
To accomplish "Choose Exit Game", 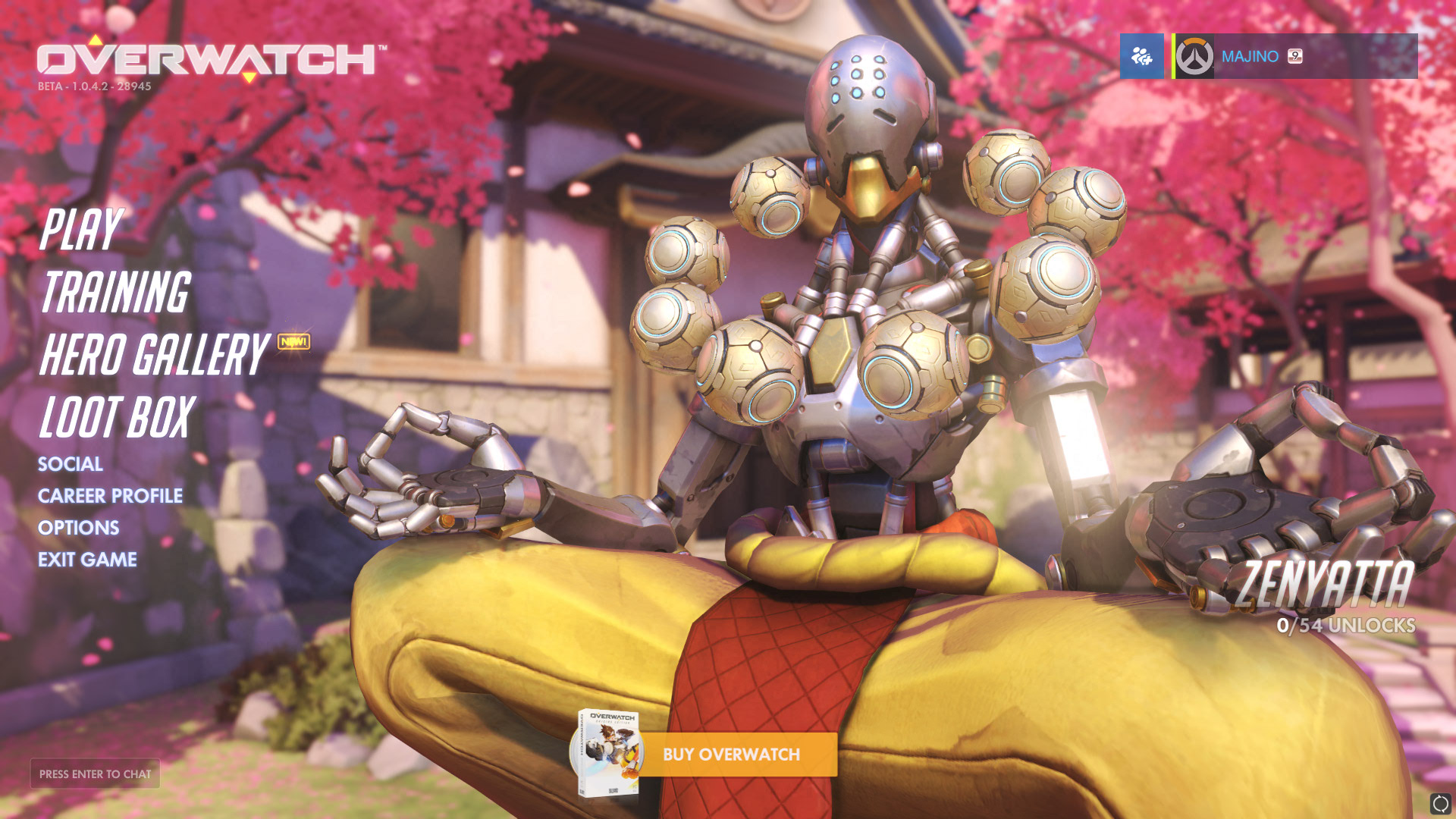I will click(x=87, y=560).
